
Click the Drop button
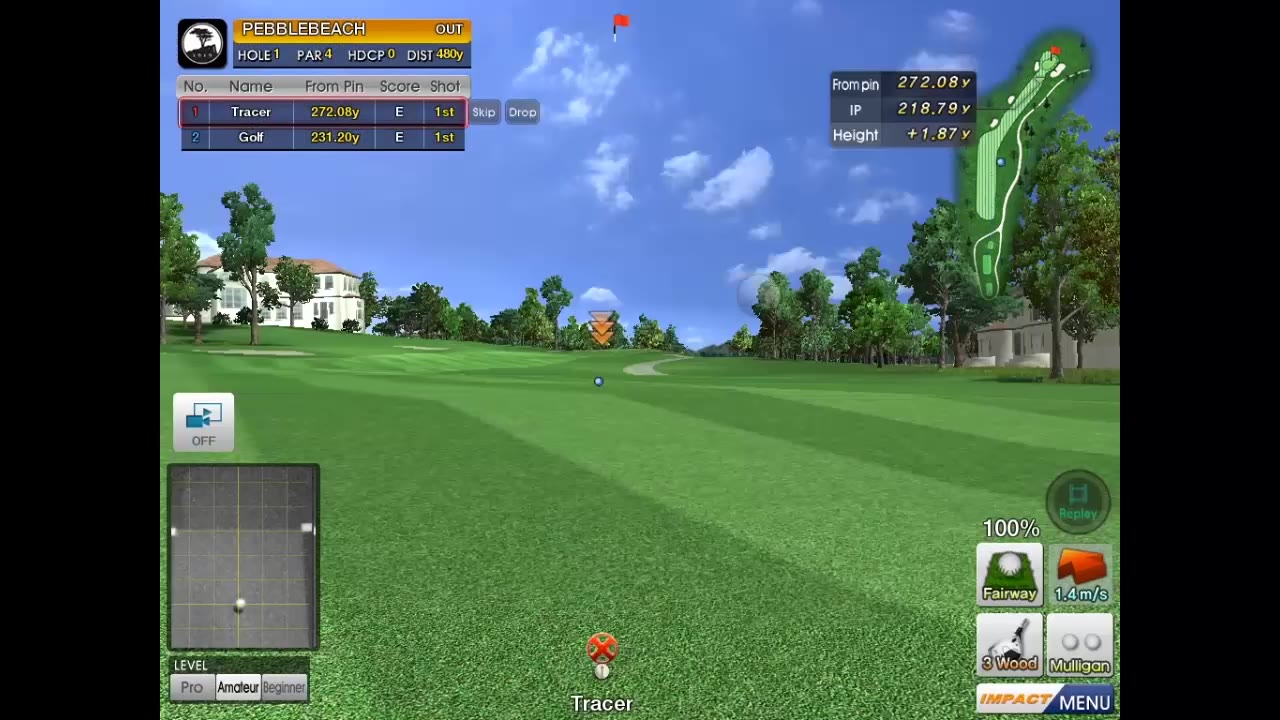(521, 112)
